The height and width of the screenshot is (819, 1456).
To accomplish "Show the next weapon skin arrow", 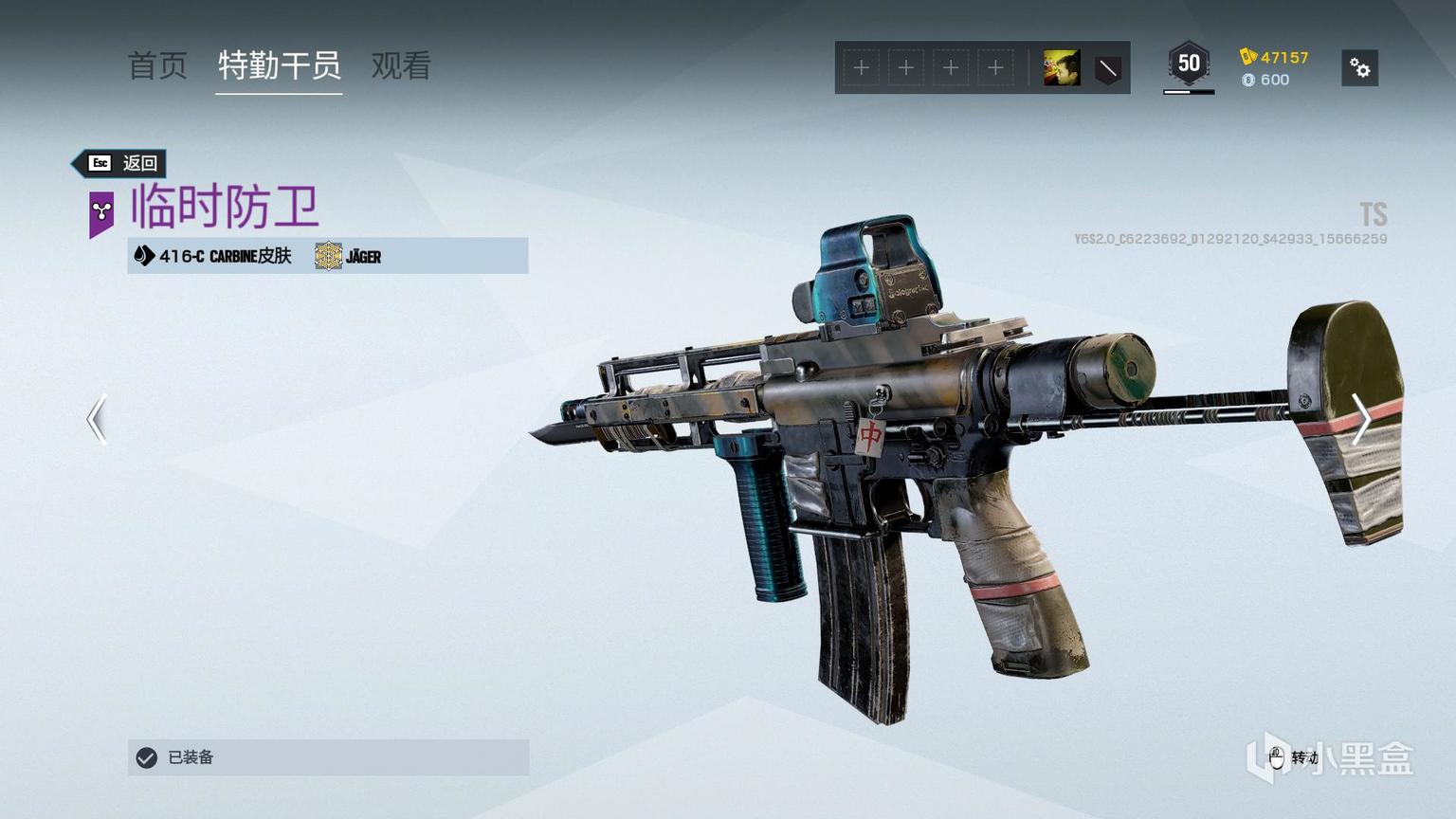I will 1360,419.
